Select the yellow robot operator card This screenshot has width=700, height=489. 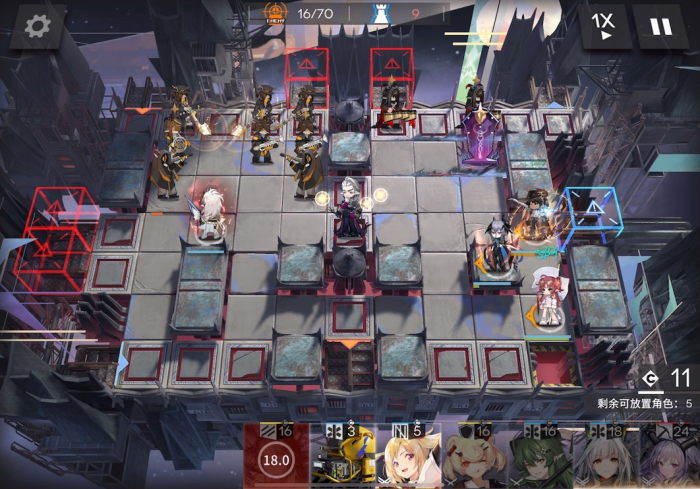pyautogui.click(x=342, y=458)
